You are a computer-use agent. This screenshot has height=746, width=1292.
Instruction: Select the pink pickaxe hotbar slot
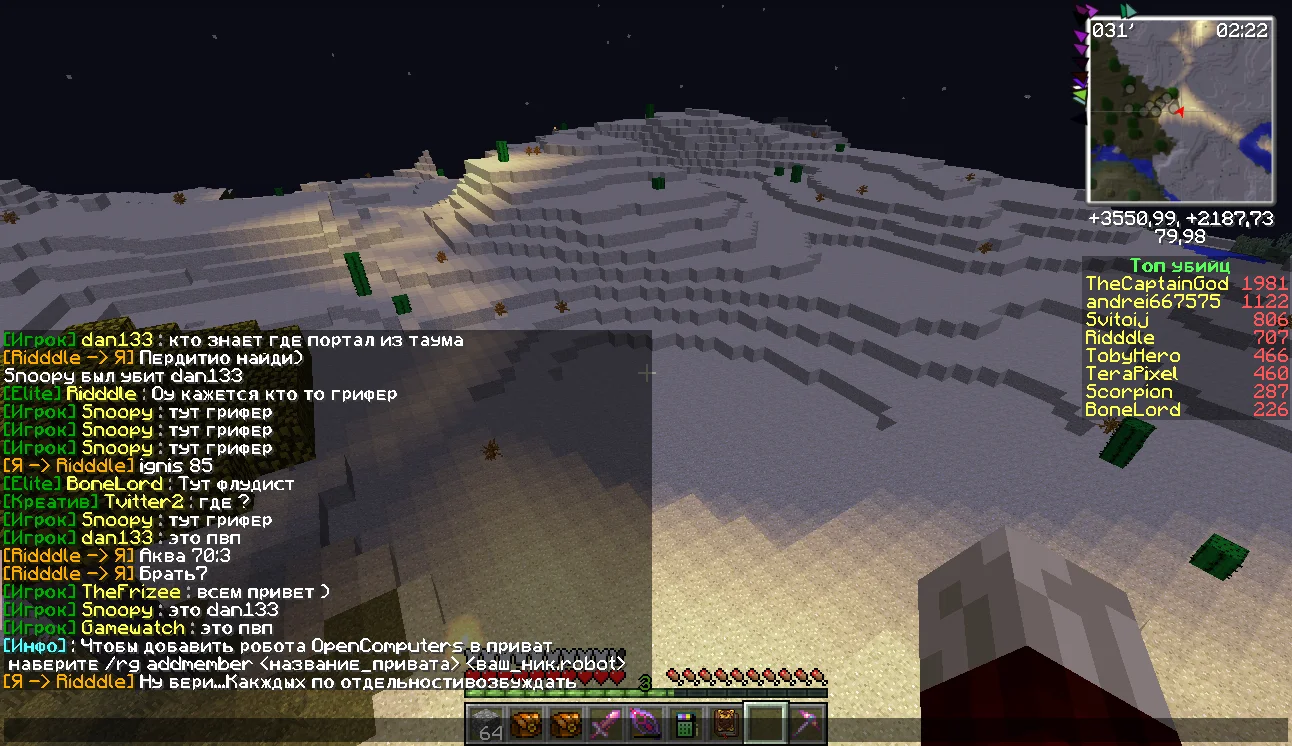click(806, 724)
